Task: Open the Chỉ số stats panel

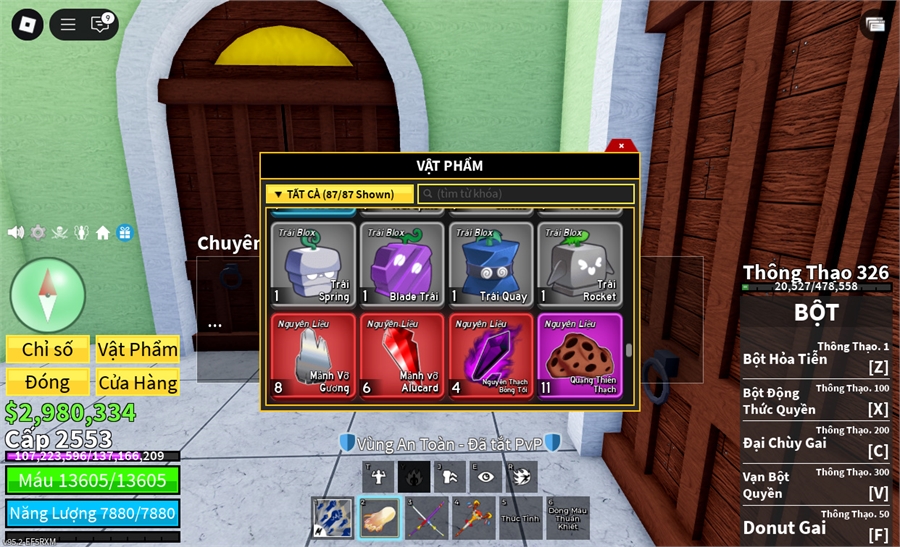Action: 48,349
